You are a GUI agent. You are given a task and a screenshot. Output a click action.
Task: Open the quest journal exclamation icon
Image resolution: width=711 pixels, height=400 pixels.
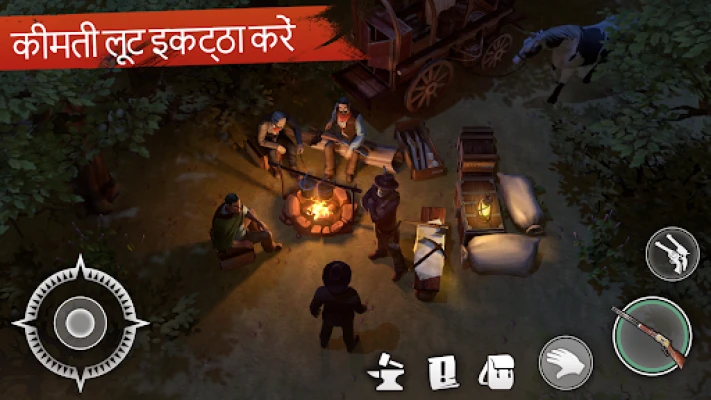(441, 370)
